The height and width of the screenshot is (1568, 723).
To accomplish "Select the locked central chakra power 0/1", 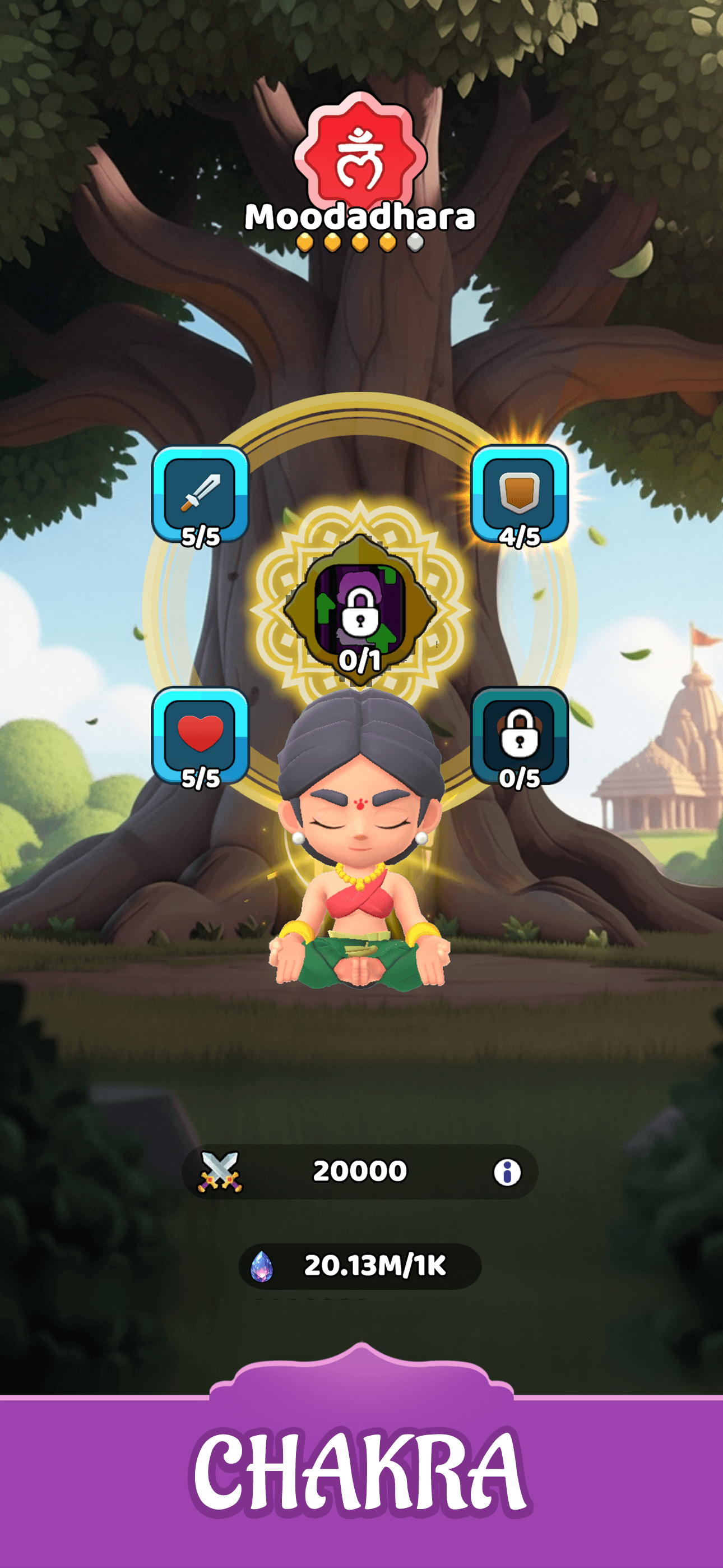I will click(x=361, y=616).
